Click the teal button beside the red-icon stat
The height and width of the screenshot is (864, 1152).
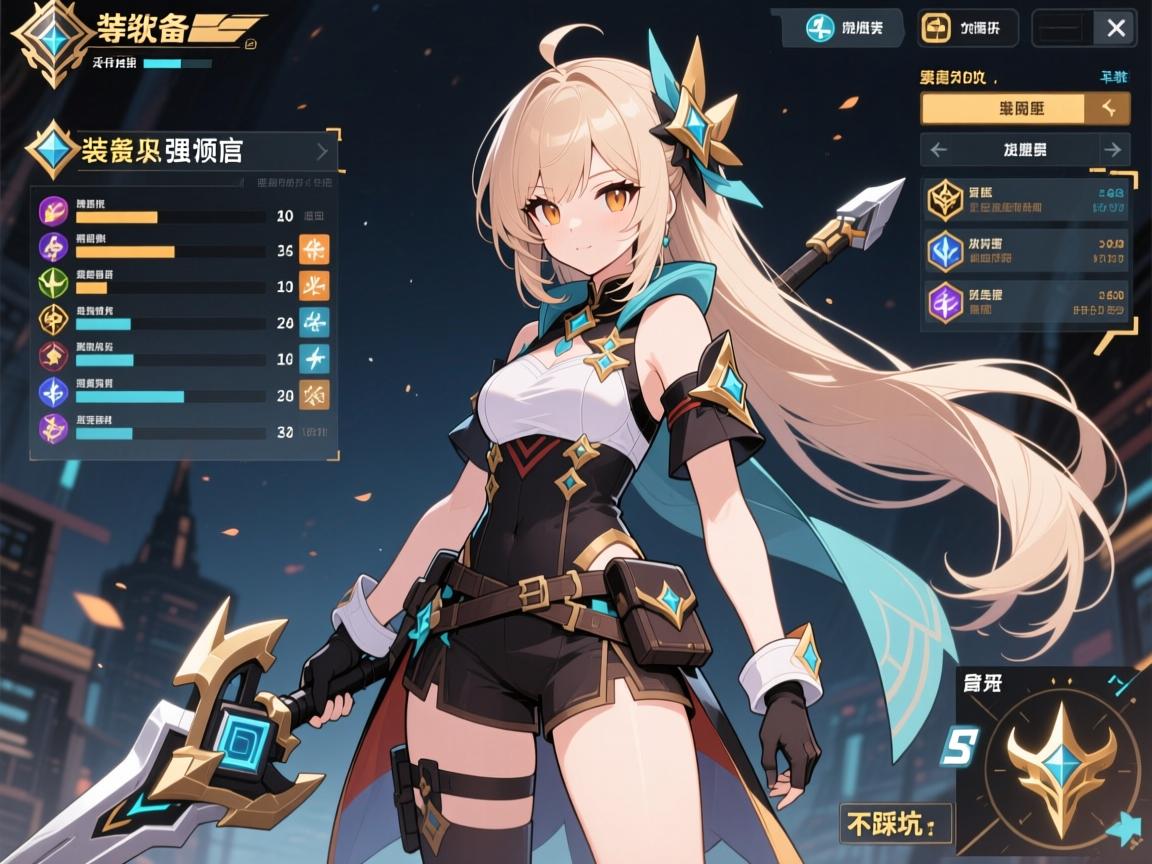click(x=314, y=358)
